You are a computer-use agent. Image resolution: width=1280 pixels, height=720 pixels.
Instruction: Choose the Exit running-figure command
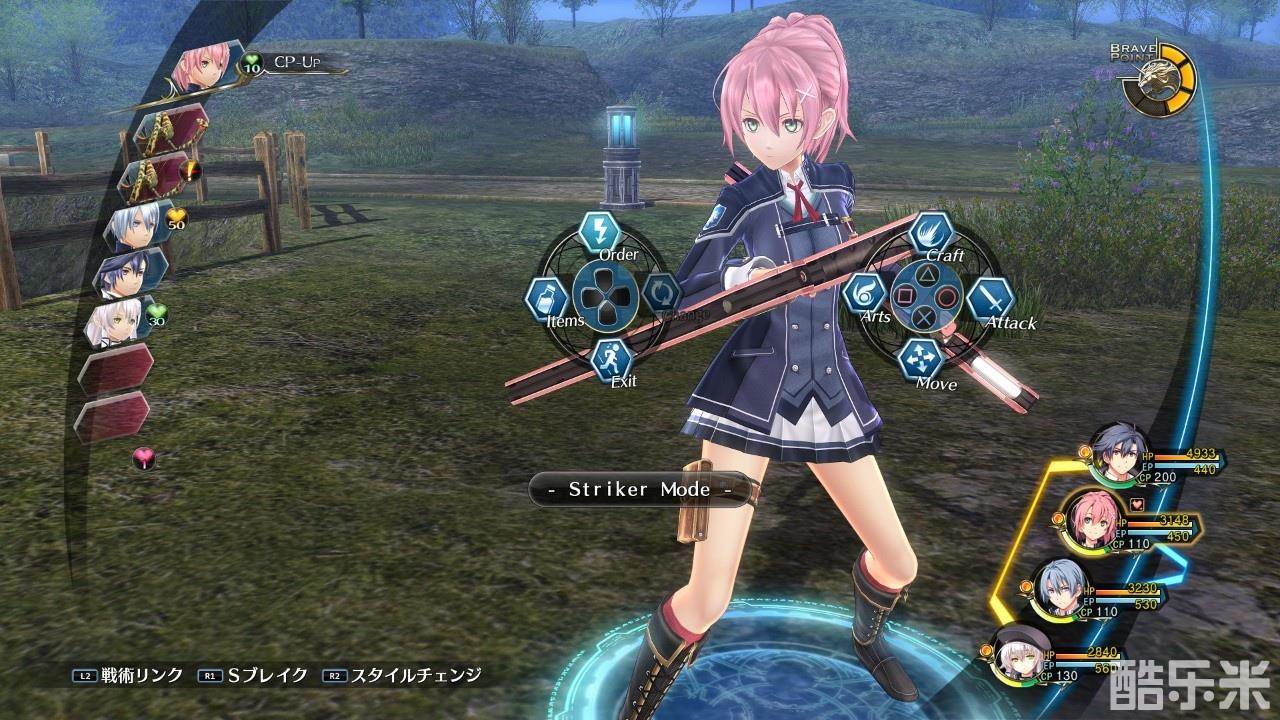click(x=610, y=357)
